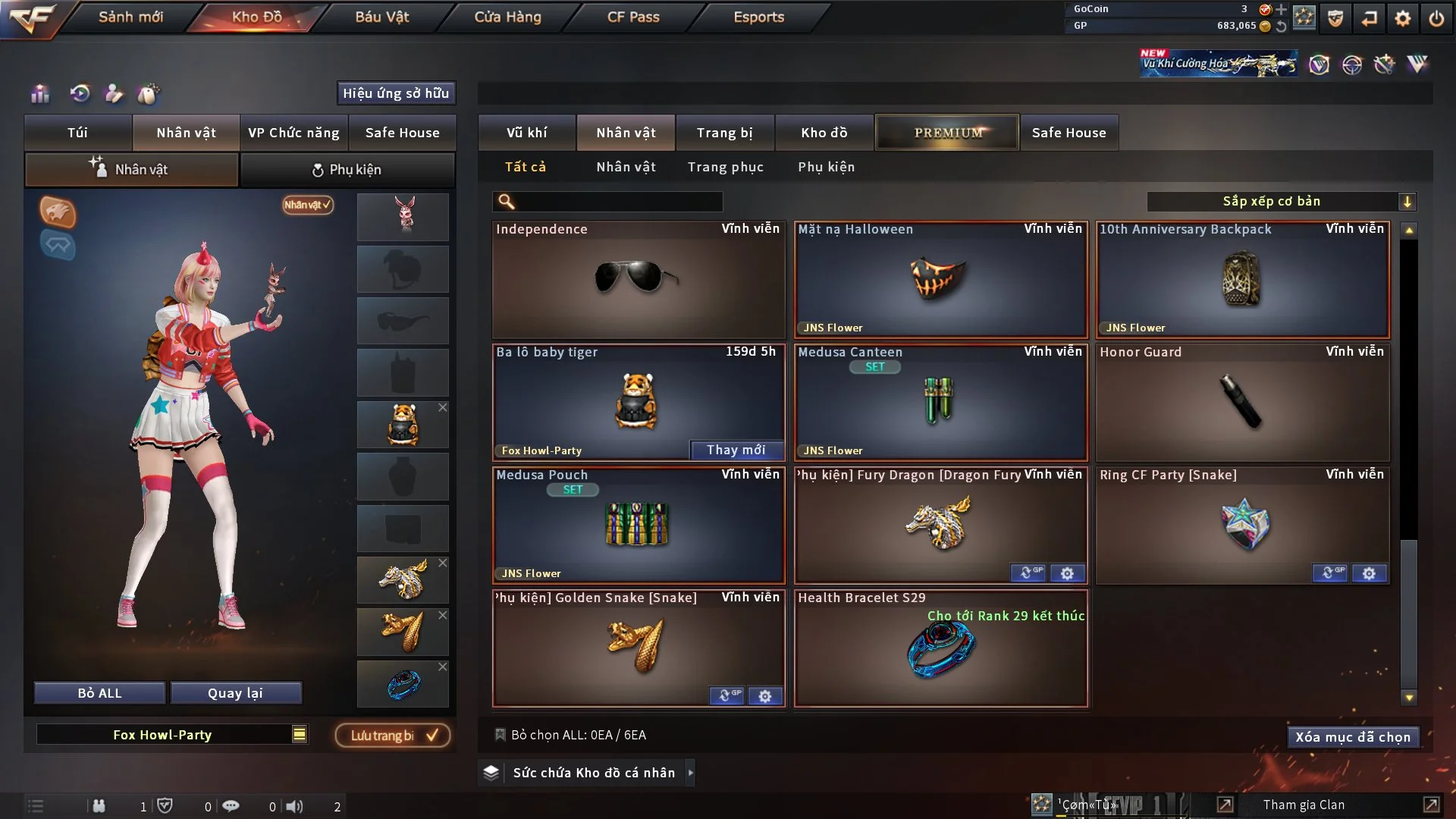Open the Sắp xếp cơ bản sort dropdown

[1281, 202]
